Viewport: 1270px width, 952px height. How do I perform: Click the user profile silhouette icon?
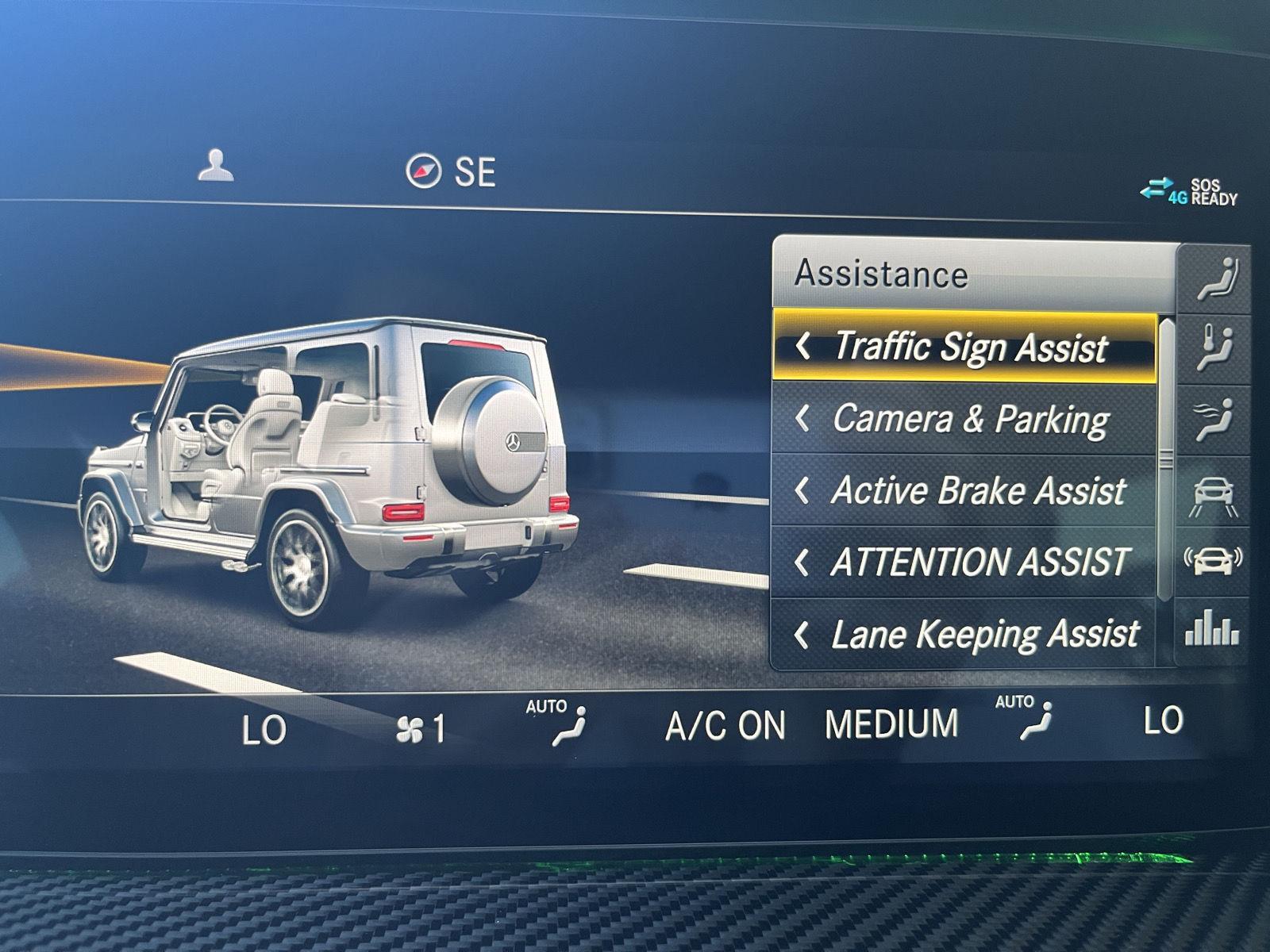click(x=216, y=165)
